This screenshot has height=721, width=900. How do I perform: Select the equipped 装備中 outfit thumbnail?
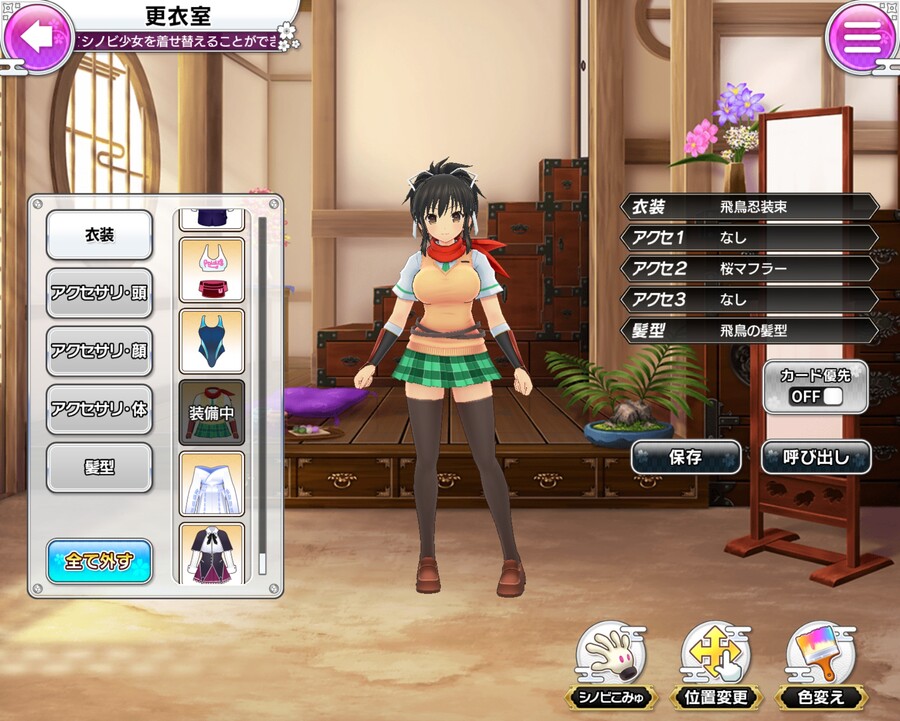click(x=211, y=412)
